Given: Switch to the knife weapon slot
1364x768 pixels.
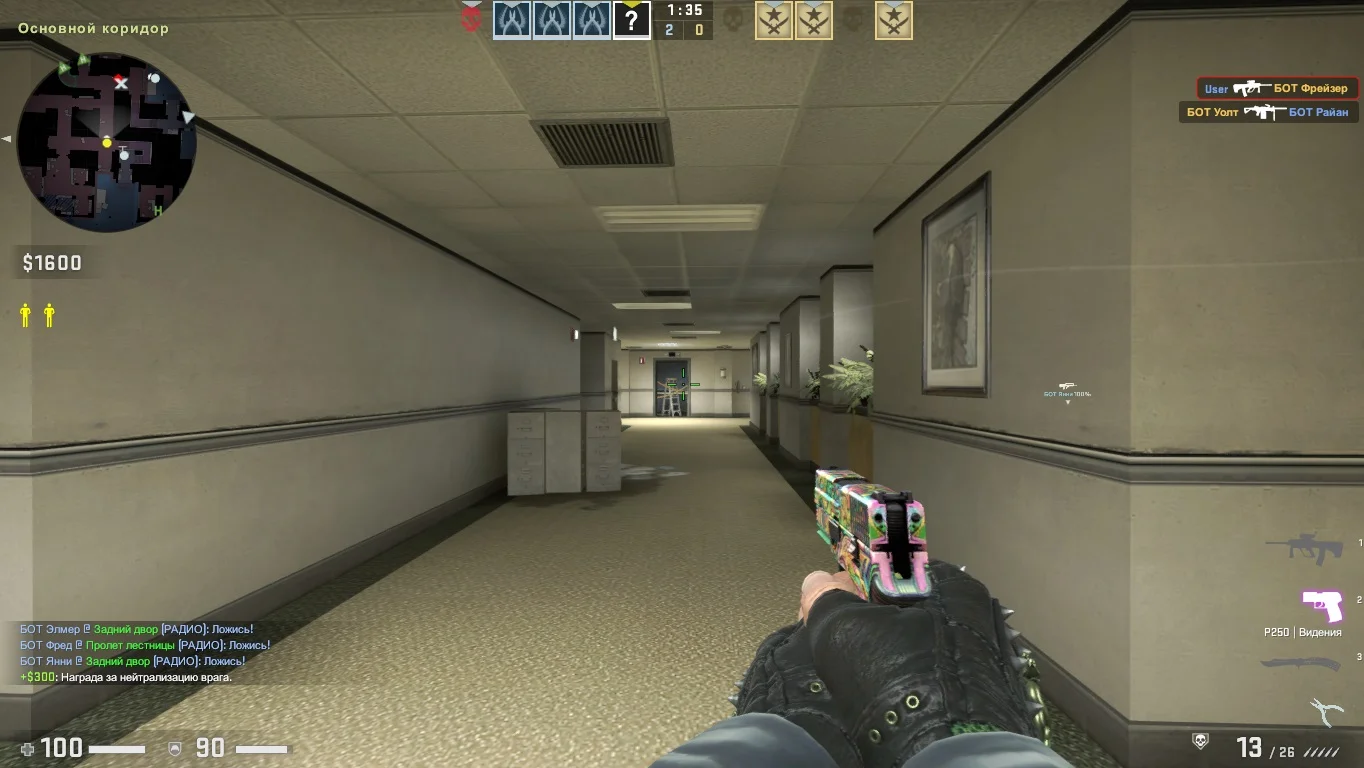Looking at the screenshot, I should coord(1300,665).
